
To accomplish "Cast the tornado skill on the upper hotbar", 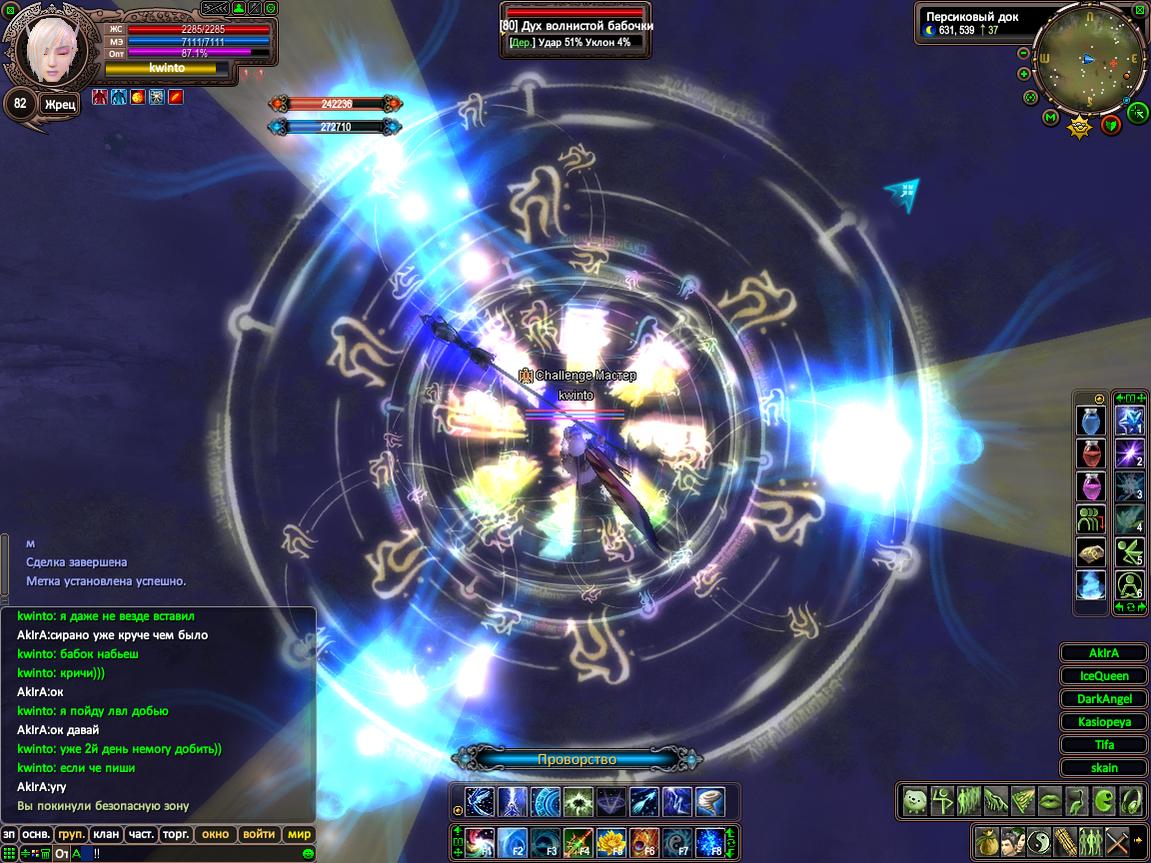I will click(709, 802).
